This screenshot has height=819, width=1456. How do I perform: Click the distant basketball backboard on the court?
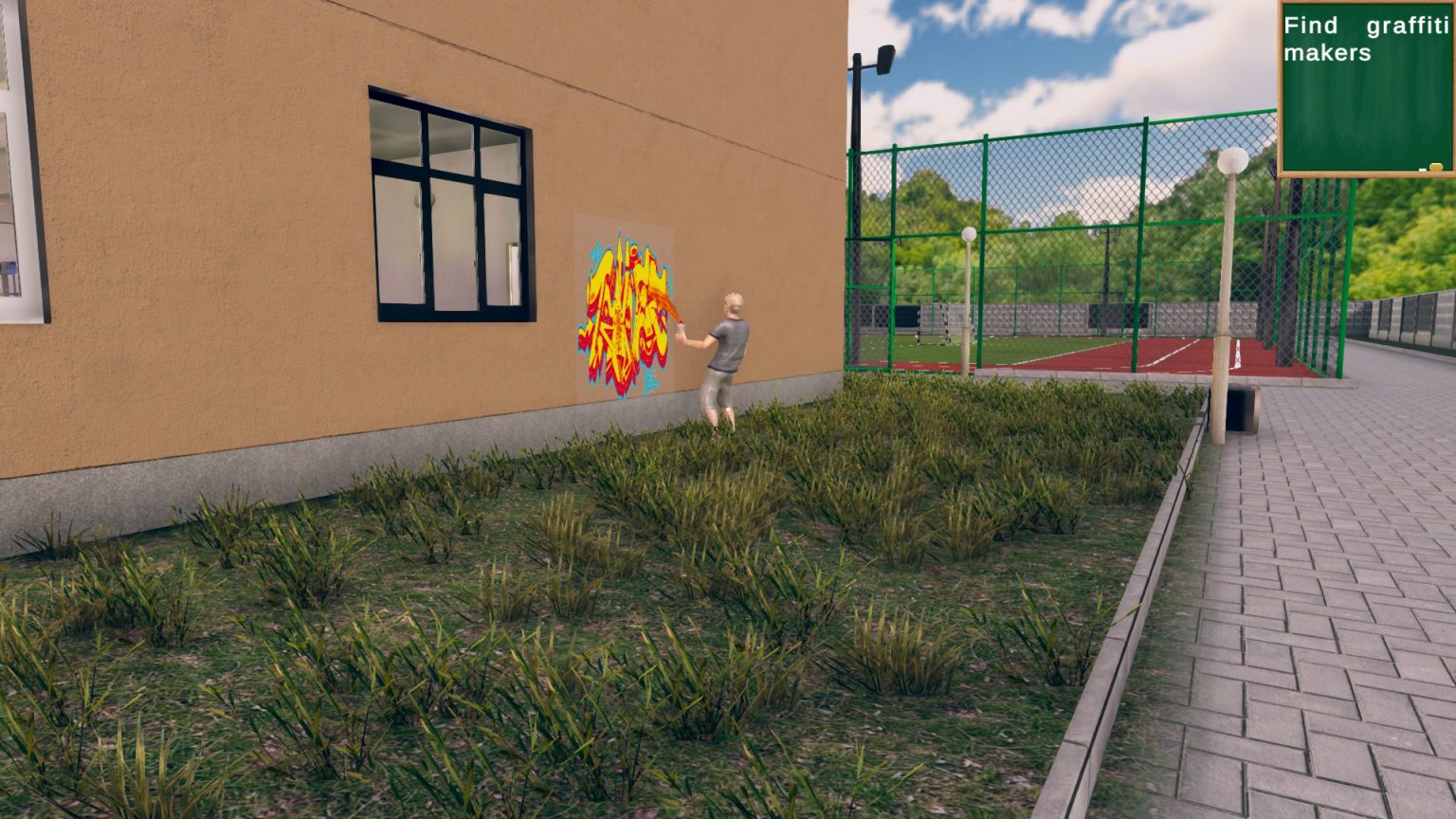905,318
